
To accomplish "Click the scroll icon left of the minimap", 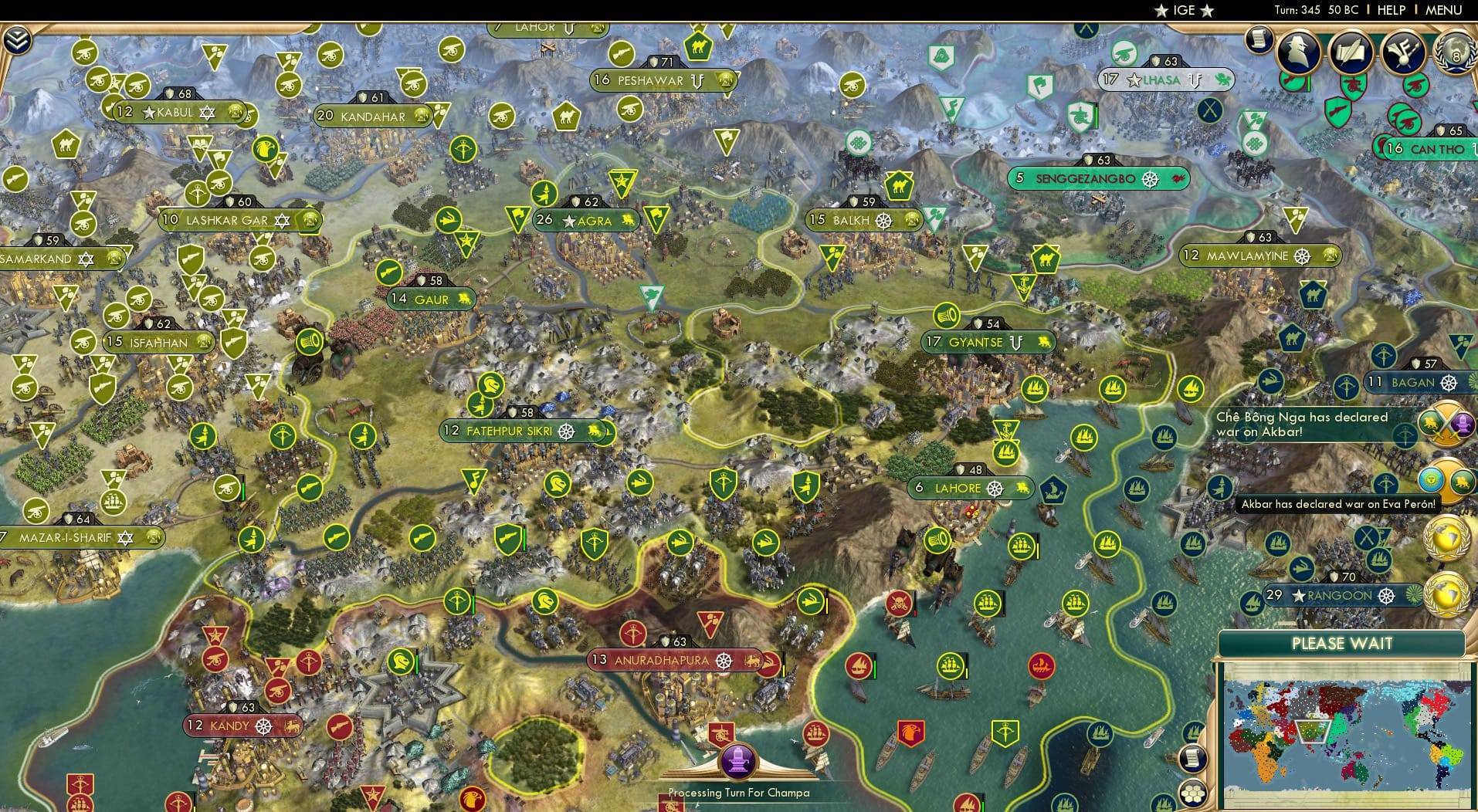I will tap(1192, 760).
